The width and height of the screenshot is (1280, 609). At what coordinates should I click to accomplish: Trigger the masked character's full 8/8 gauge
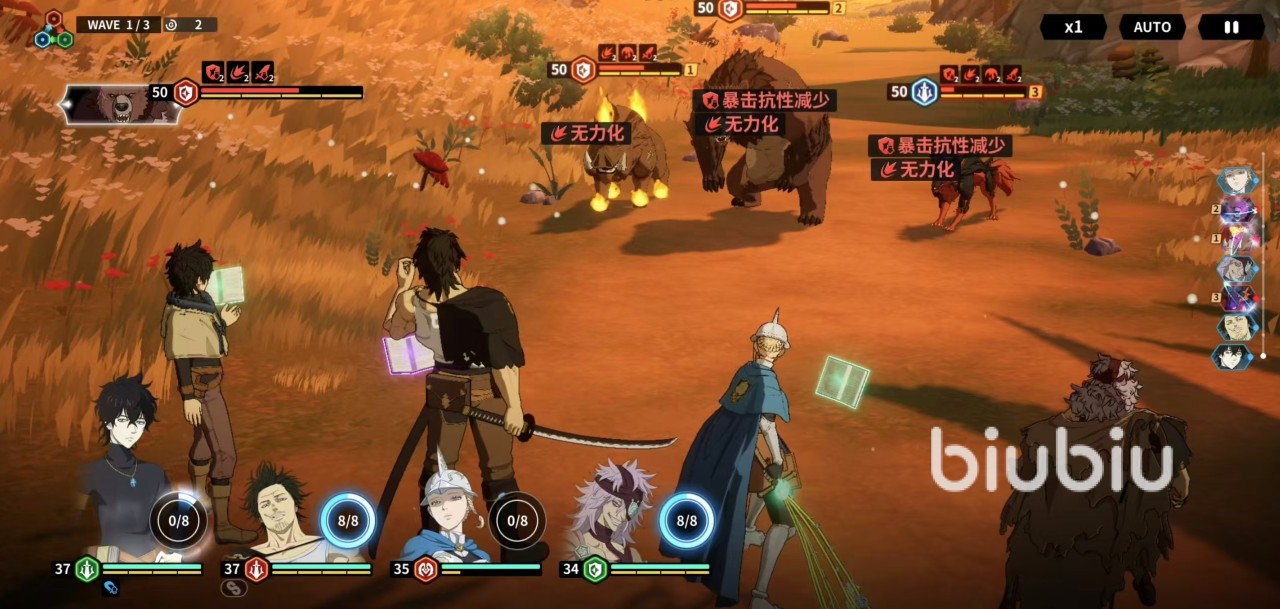pyautogui.click(x=687, y=521)
